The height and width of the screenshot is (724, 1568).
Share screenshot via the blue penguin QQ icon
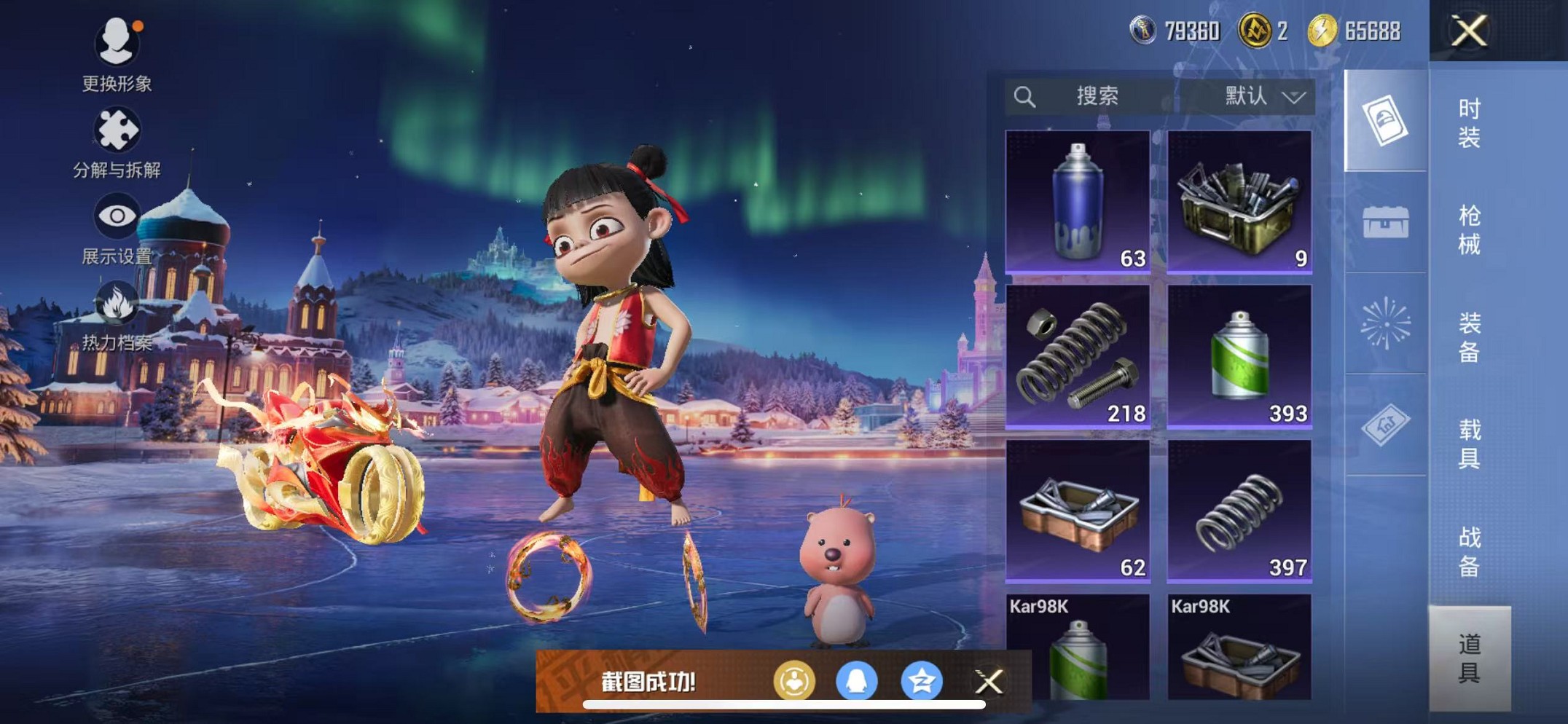857,682
